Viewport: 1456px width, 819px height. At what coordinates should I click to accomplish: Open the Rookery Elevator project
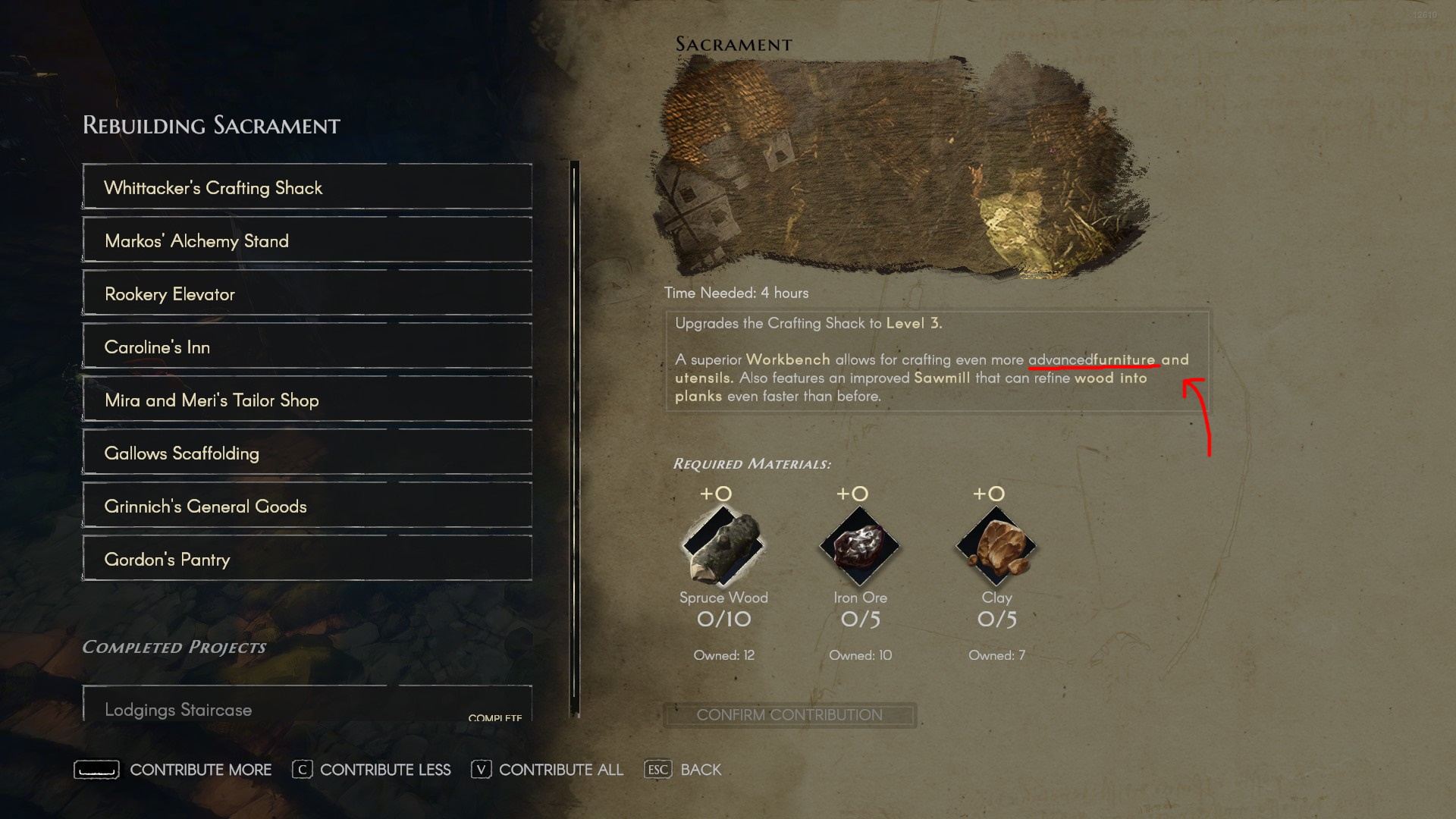tap(306, 293)
